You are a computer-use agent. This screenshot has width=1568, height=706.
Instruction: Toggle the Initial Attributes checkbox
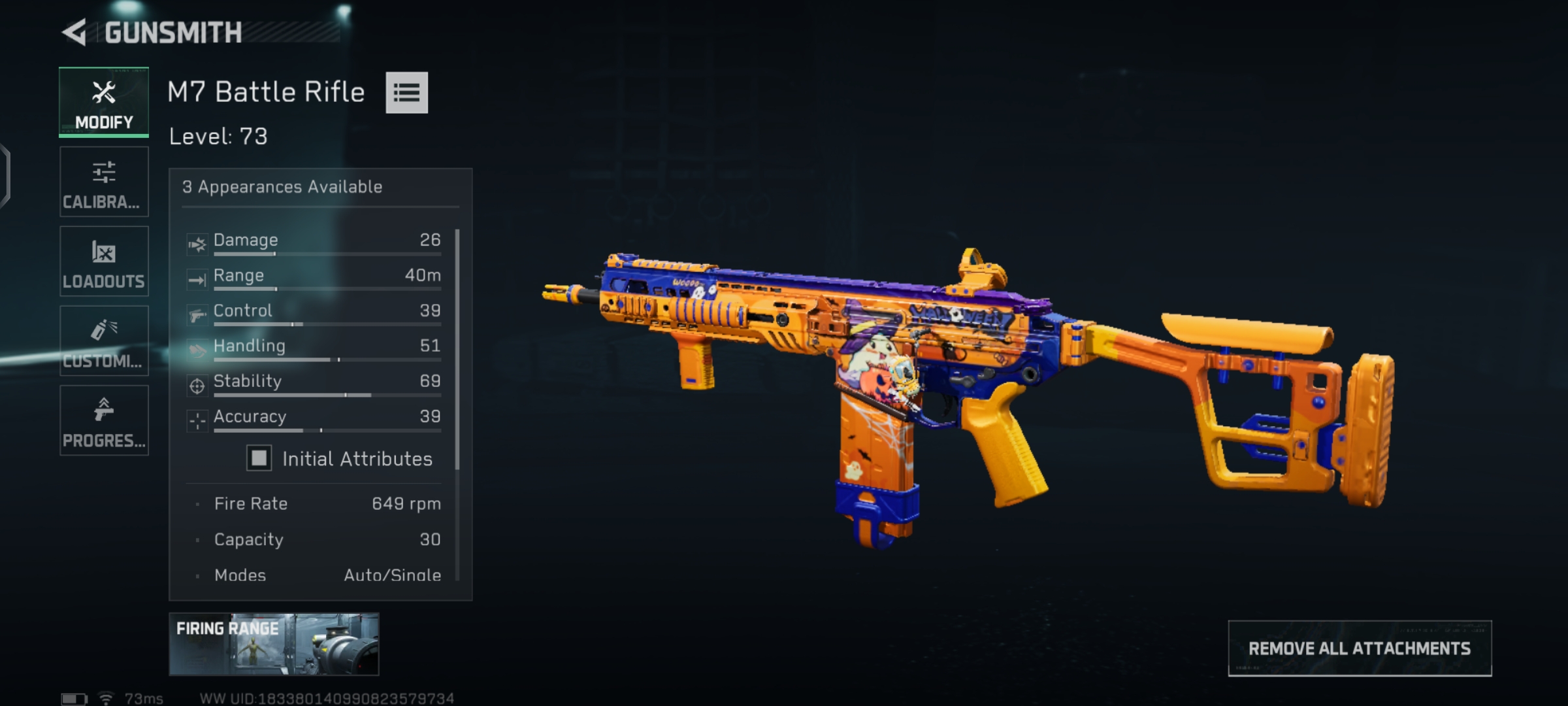(259, 458)
